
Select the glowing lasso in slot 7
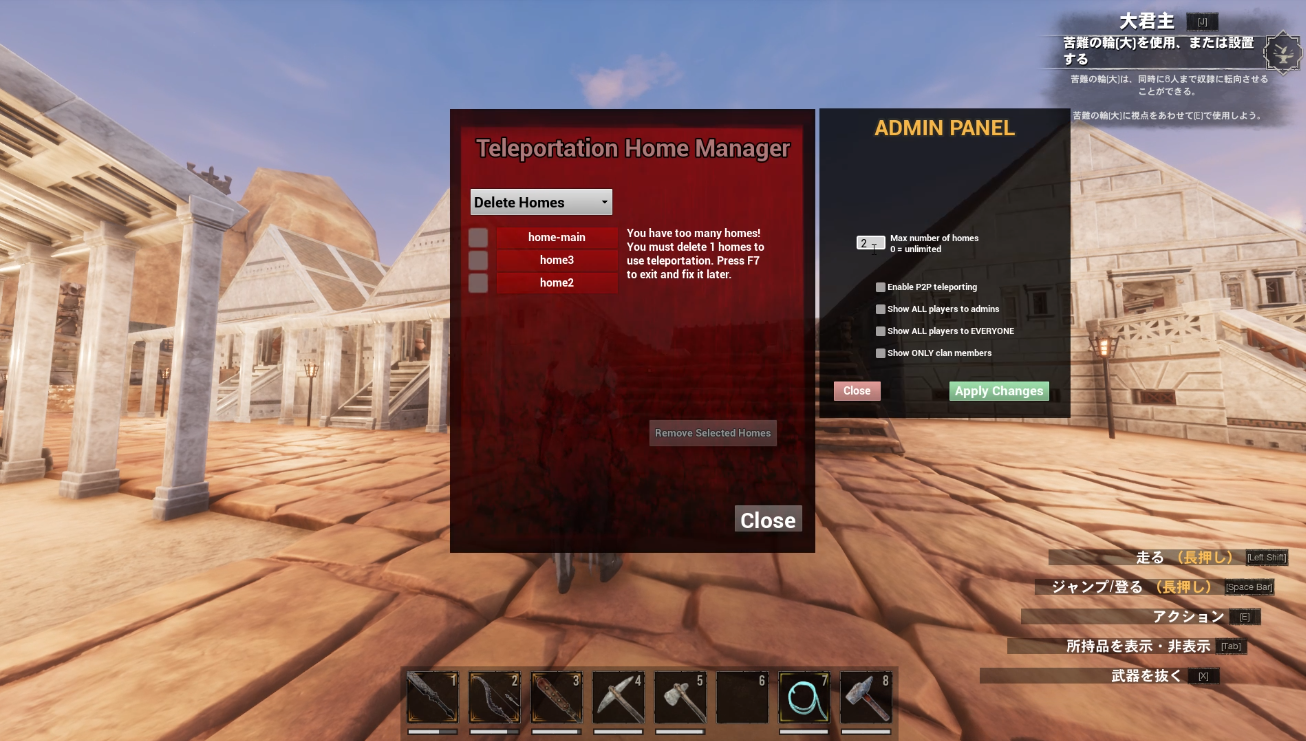point(804,698)
